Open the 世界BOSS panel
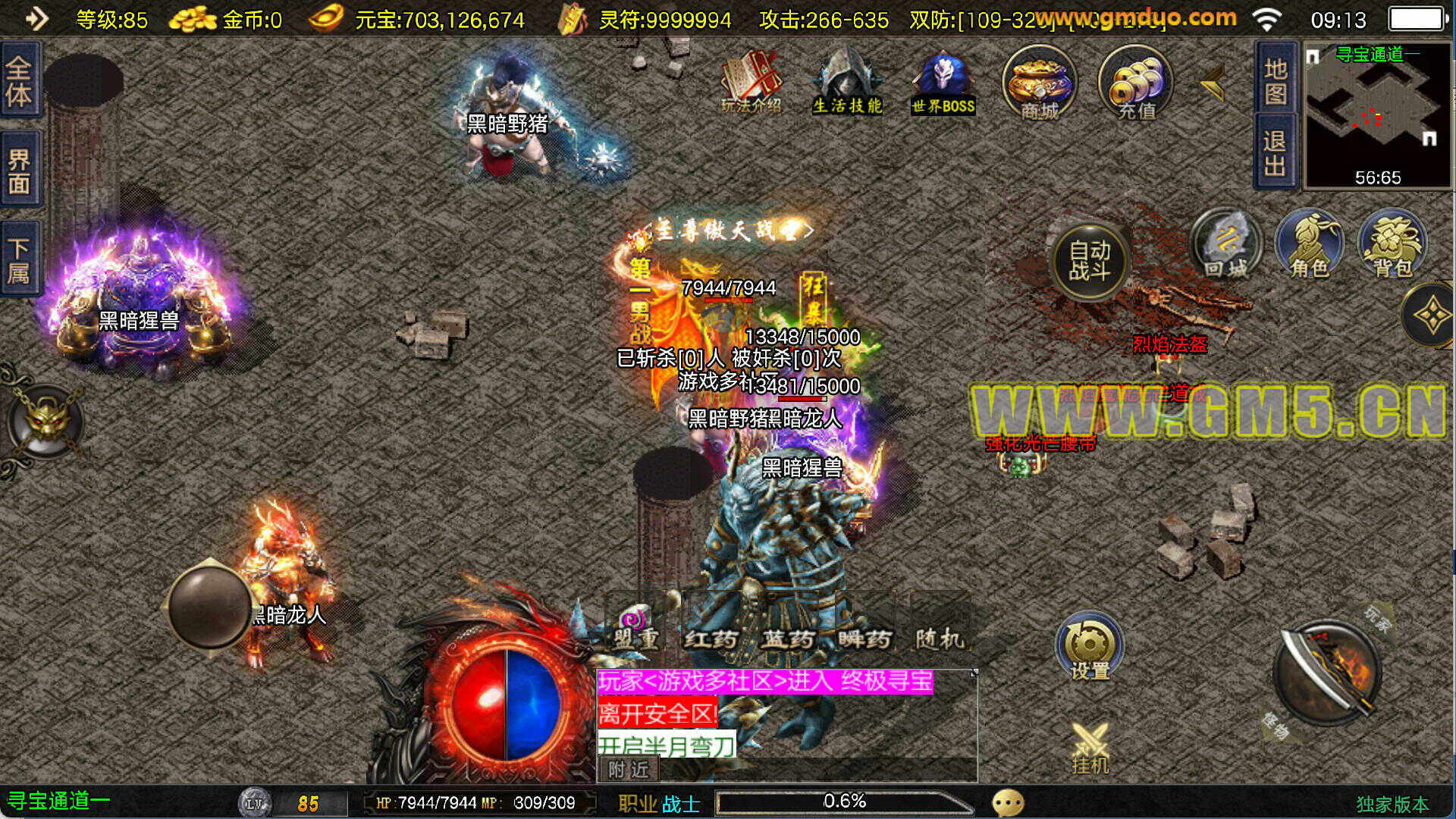The width and height of the screenshot is (1456, 819). (x=943, y=82)
